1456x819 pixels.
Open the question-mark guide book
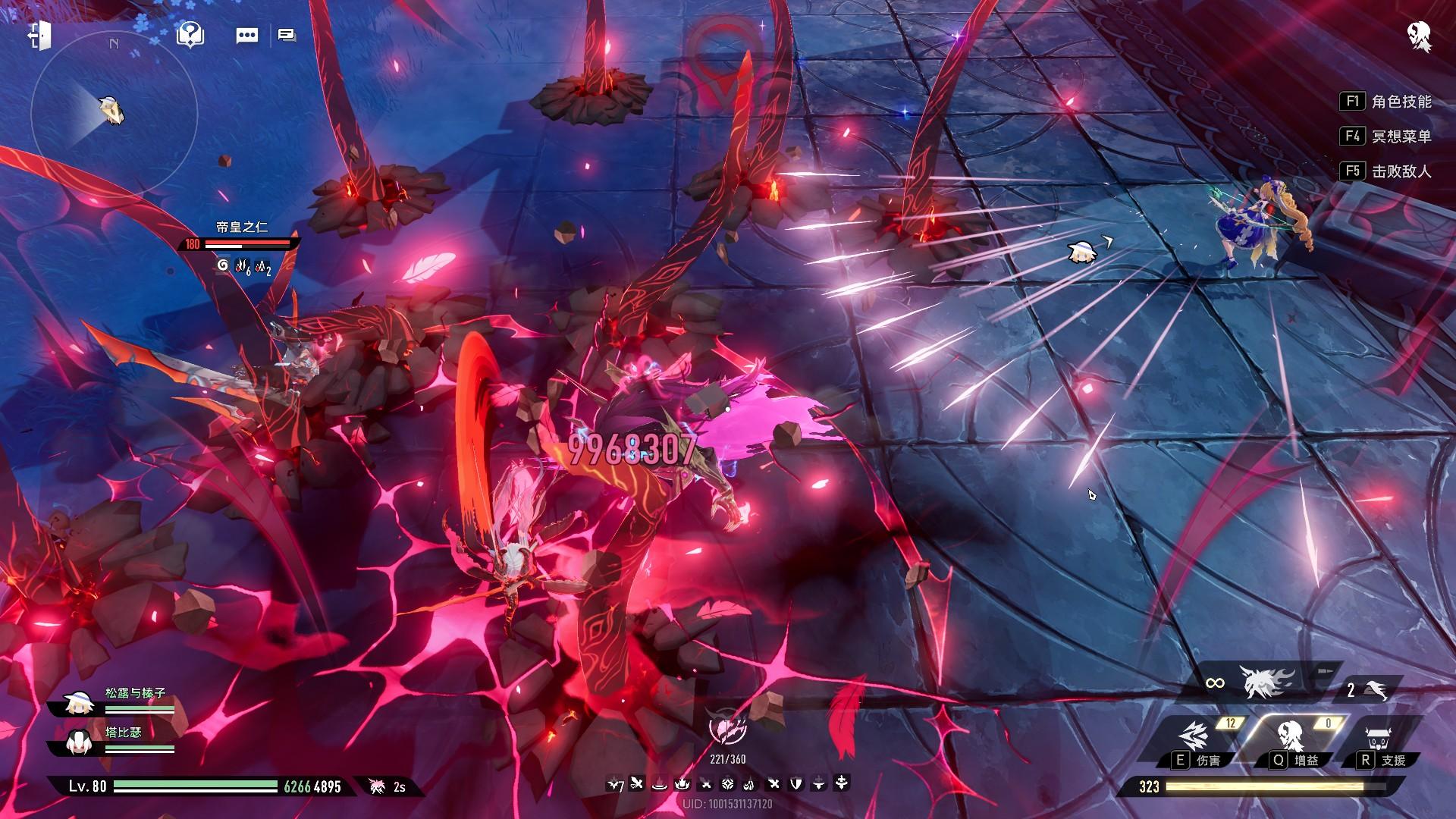pos(190,35)
